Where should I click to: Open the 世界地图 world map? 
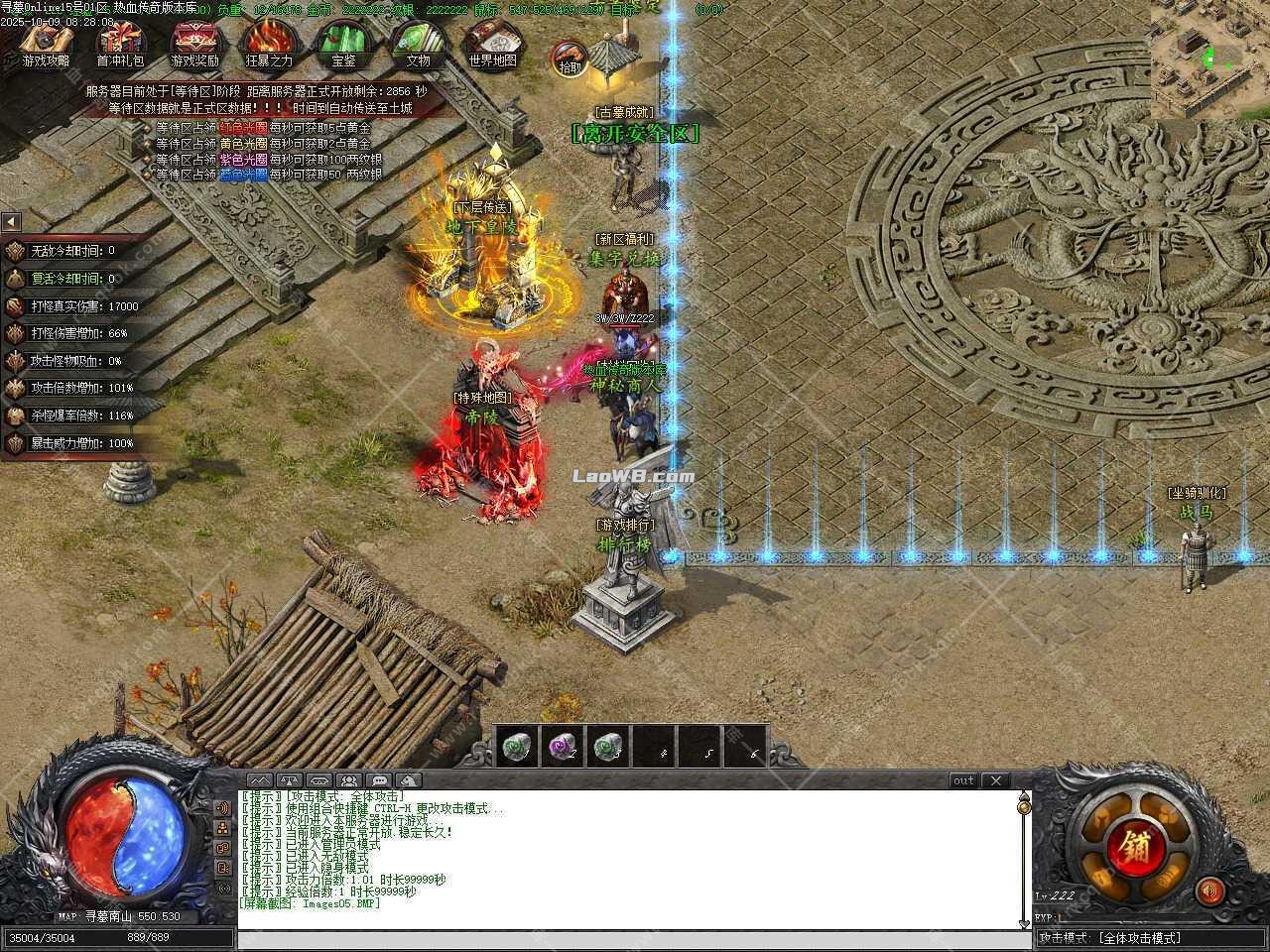pyautogui.click(x=492, y=44)
